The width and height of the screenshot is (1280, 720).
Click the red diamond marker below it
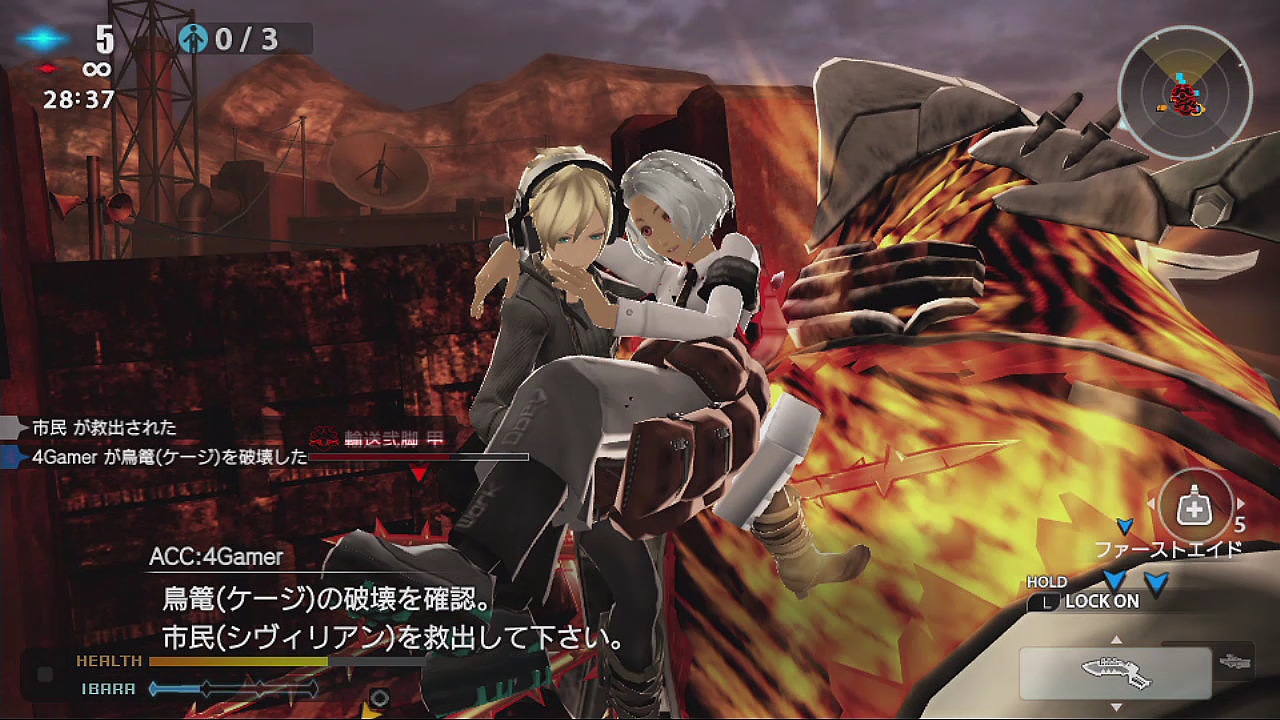pos(48,69)
